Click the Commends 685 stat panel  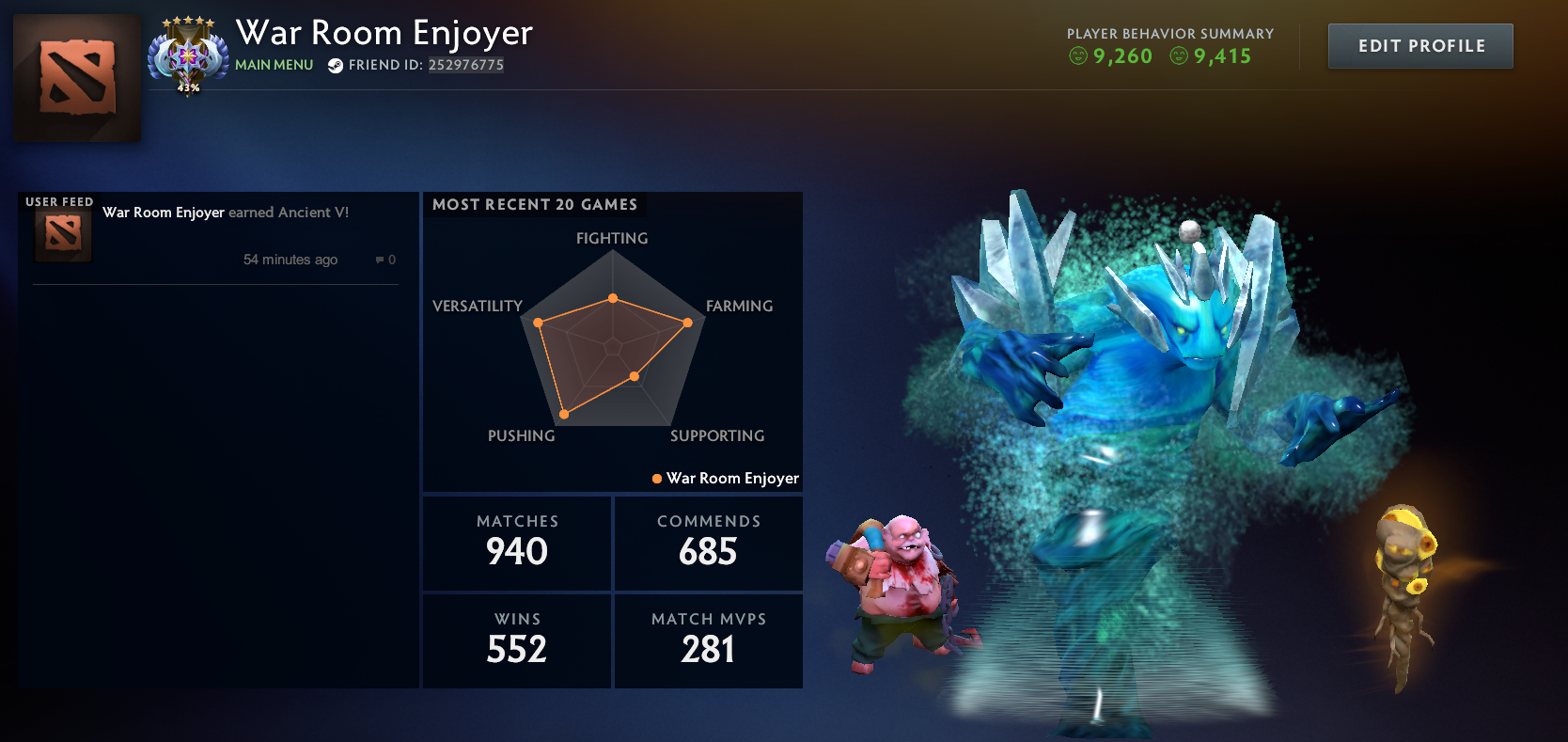708,543
